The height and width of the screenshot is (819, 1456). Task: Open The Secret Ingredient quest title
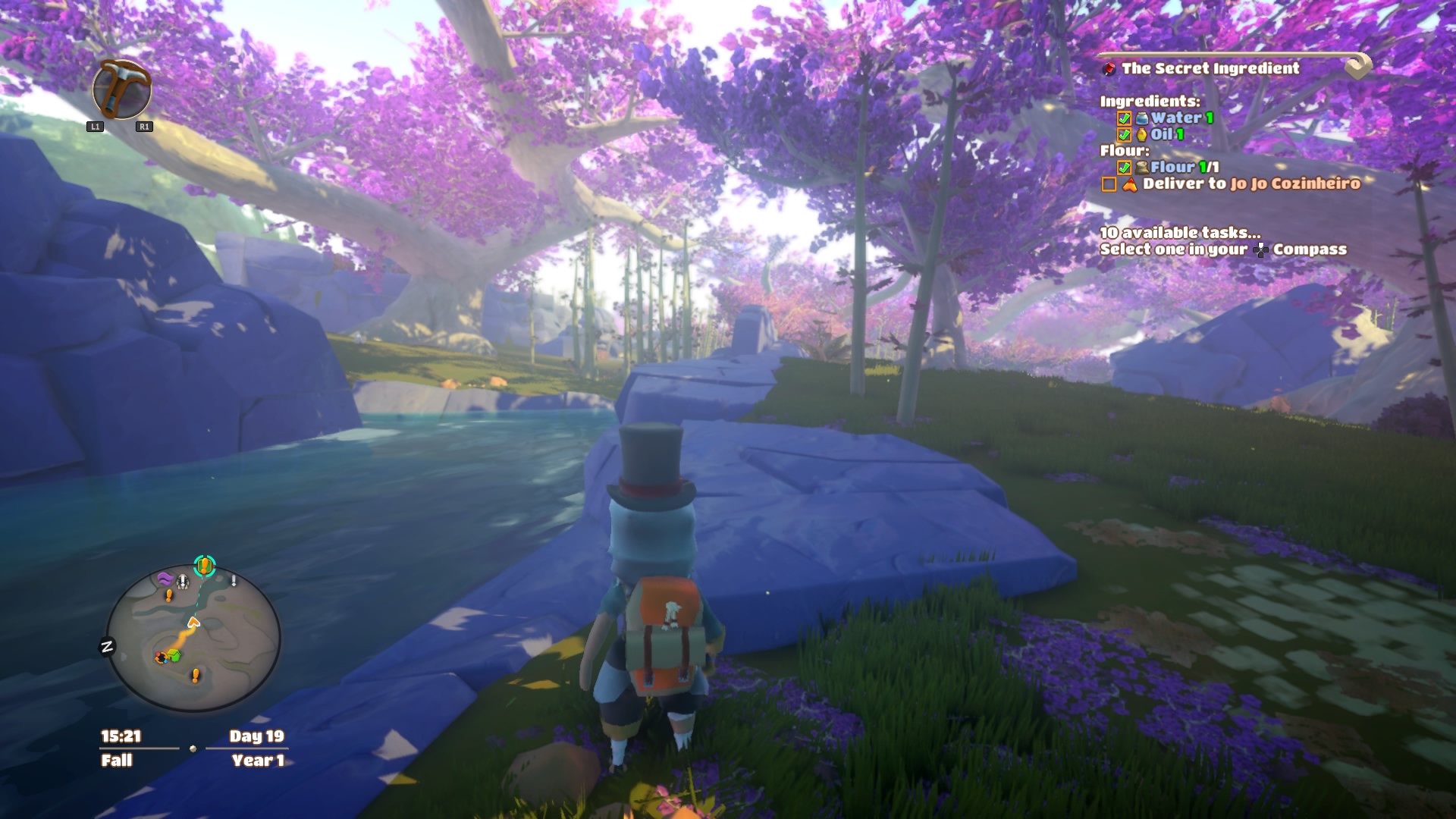click(x=1210, y=68)
